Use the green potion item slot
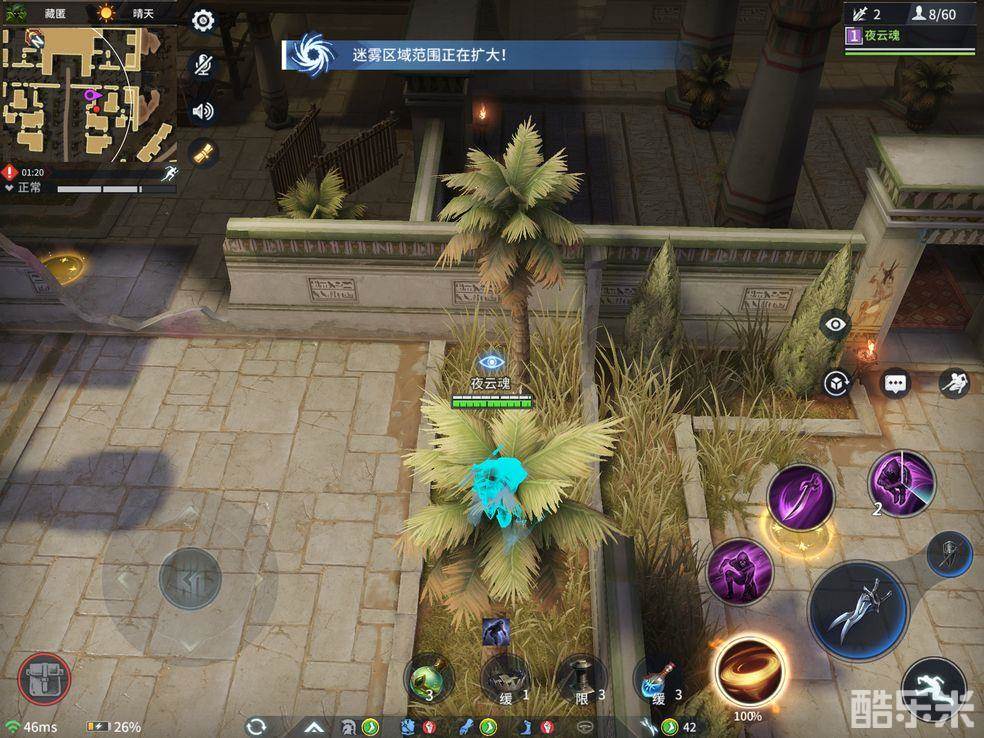 point(429,679)
